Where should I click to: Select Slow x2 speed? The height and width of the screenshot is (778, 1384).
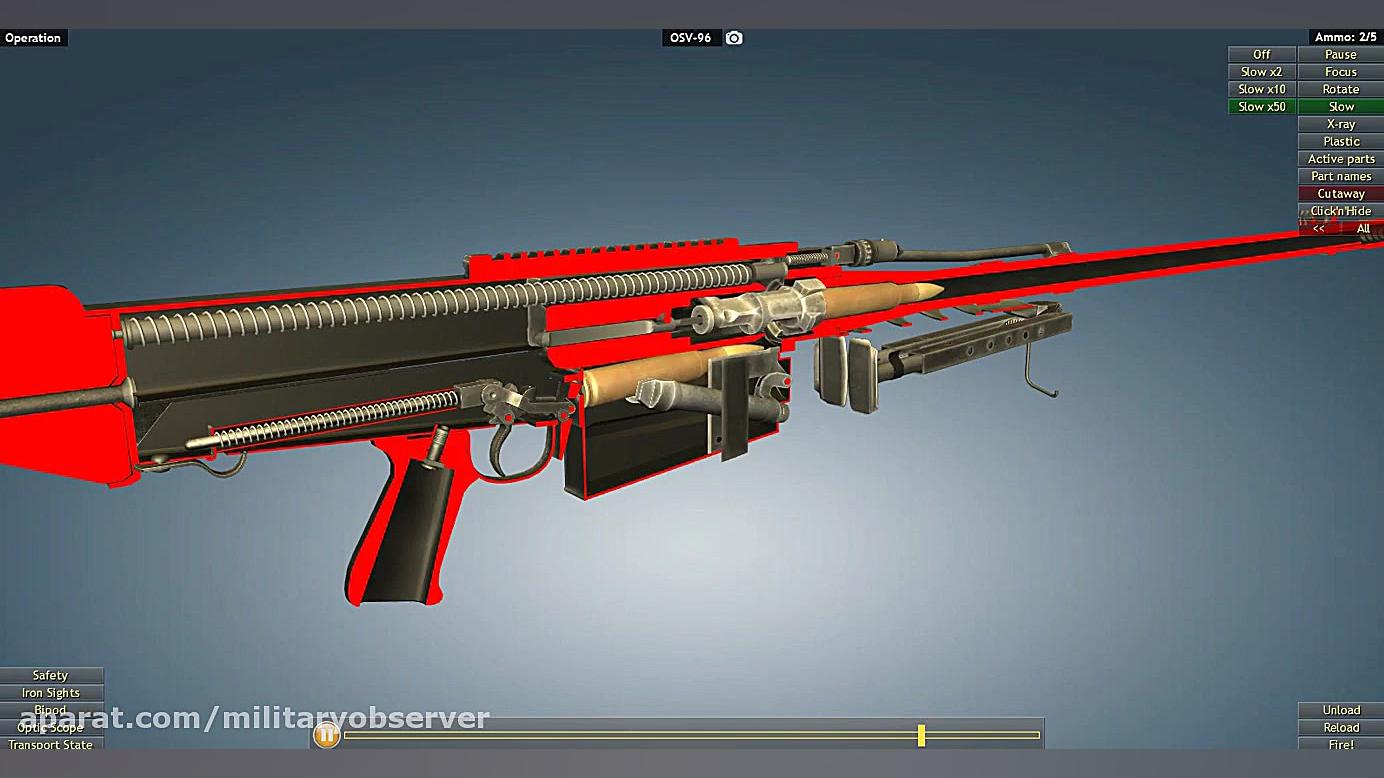1262,72
